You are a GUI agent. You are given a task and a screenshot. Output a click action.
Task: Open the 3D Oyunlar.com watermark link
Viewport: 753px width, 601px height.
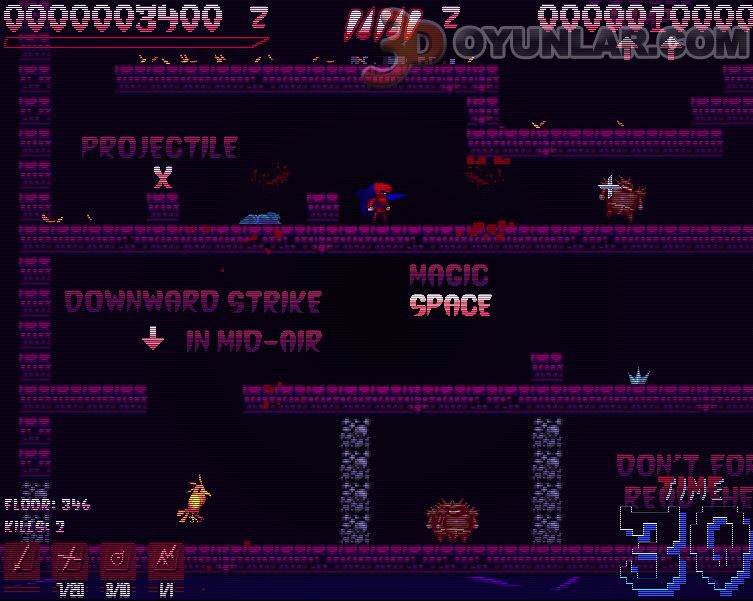point(560,45)
